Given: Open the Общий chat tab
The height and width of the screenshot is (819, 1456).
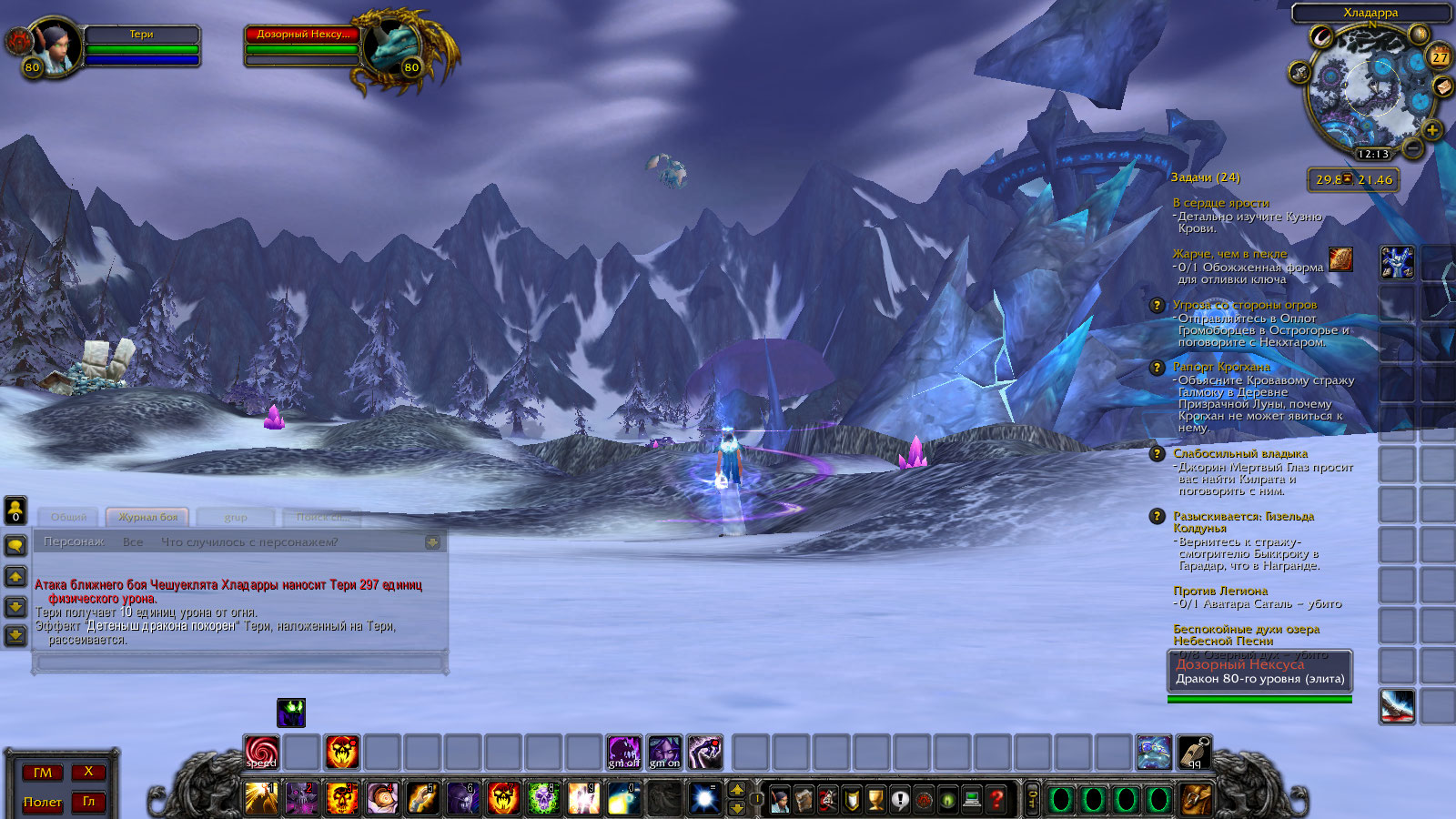Looking at the screenshot, I should pyautogui.click(x=69, y=517).
